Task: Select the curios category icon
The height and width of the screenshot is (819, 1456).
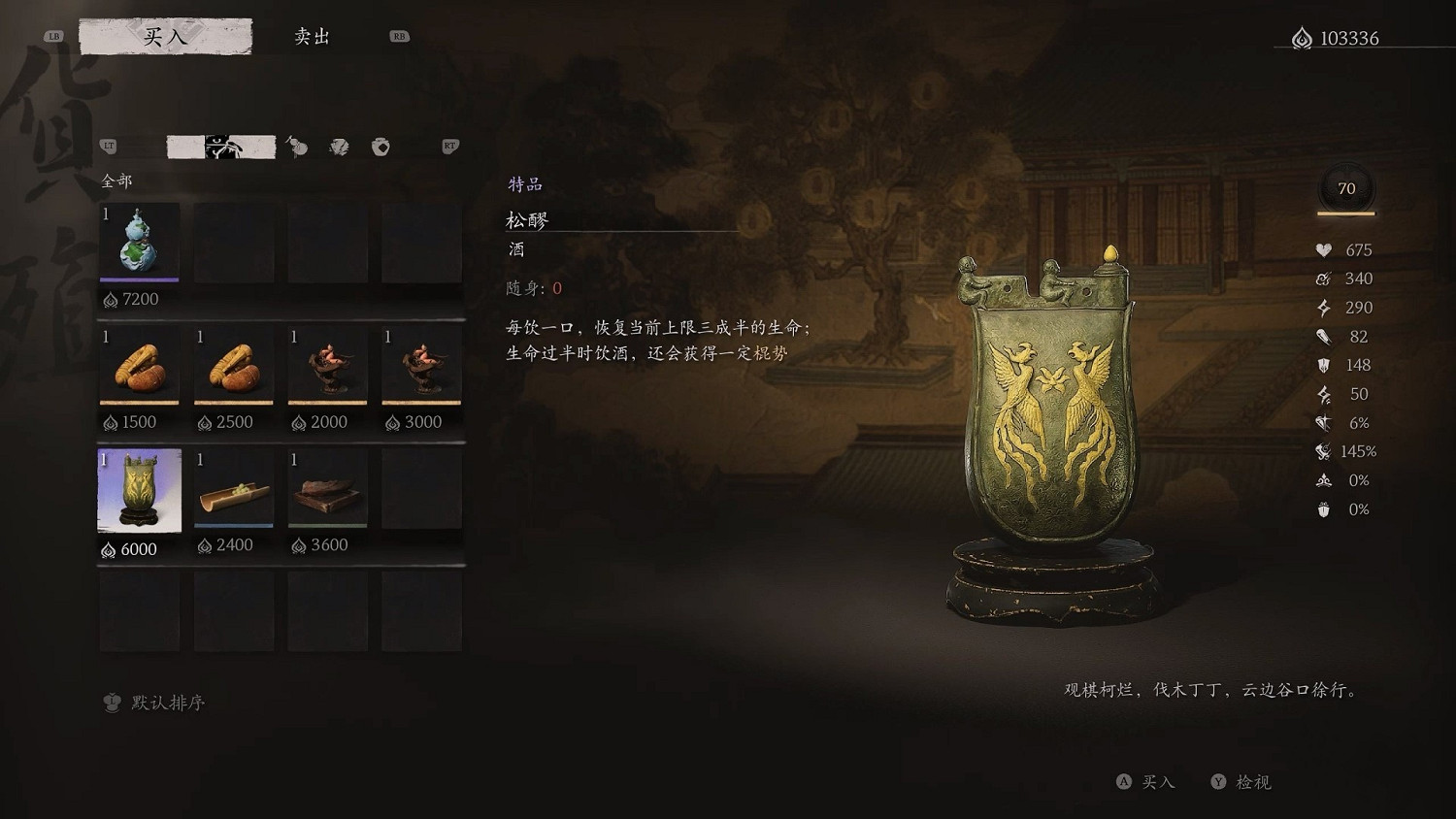Action: 339,147
